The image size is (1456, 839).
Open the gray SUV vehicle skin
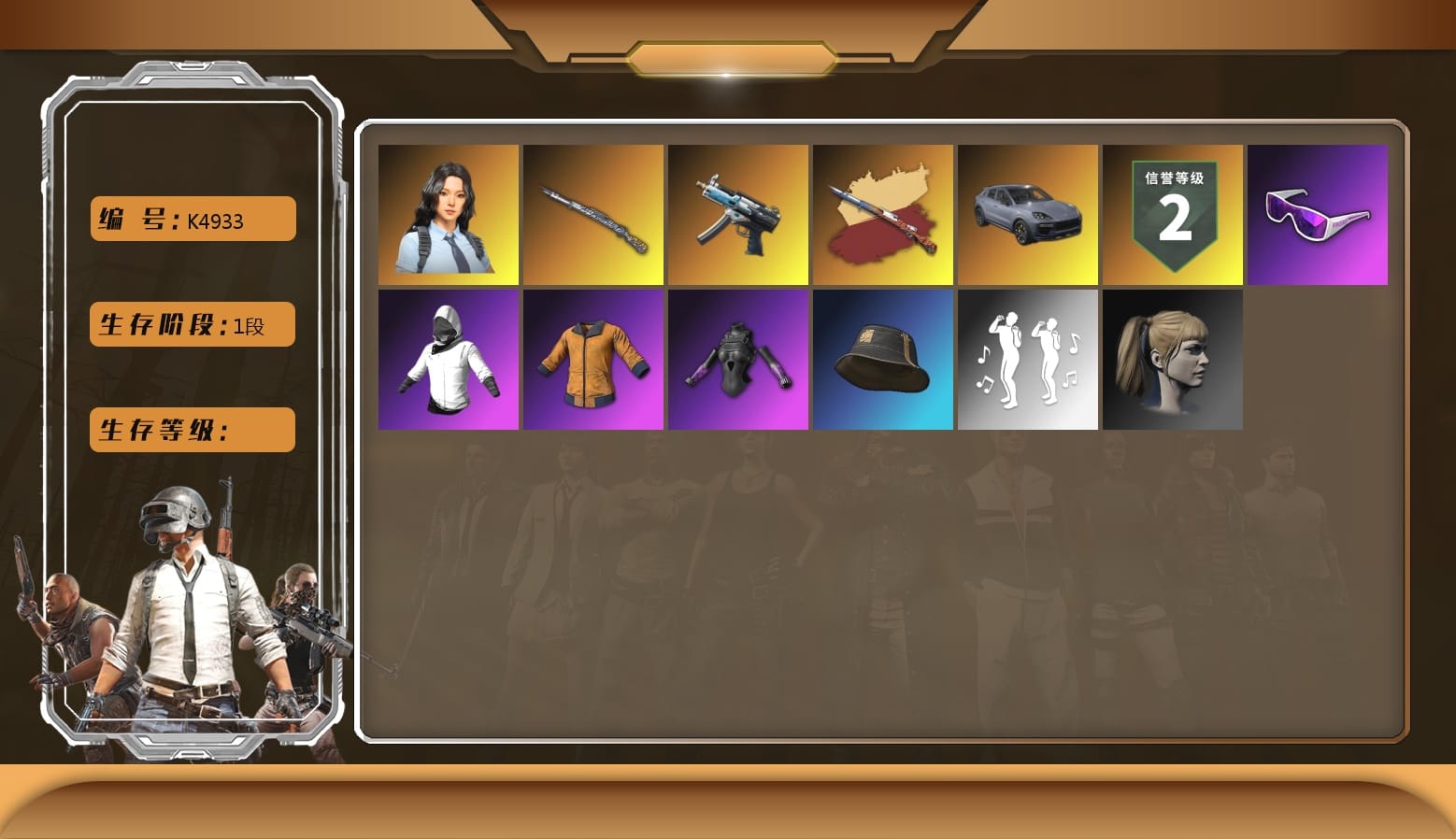[1028, 214]
